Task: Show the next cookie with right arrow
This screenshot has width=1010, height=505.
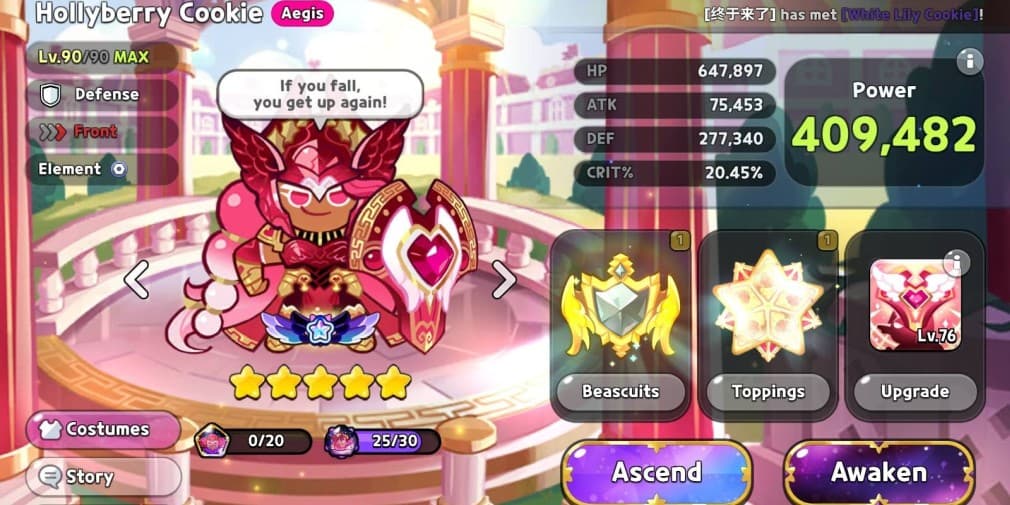Action: pos(504,279)
